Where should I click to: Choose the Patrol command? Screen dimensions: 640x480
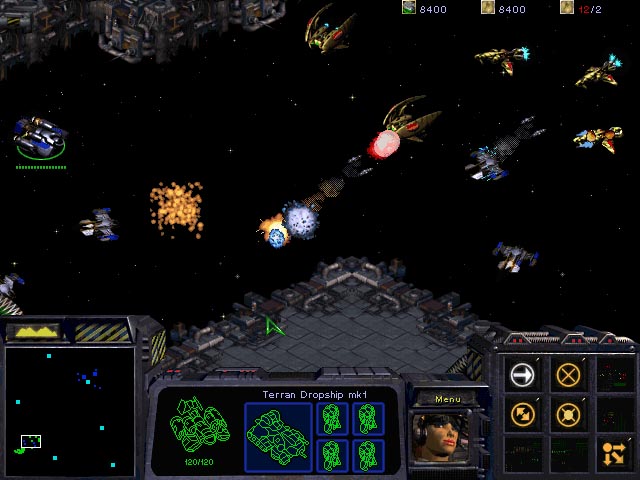[x=522, y=412]
